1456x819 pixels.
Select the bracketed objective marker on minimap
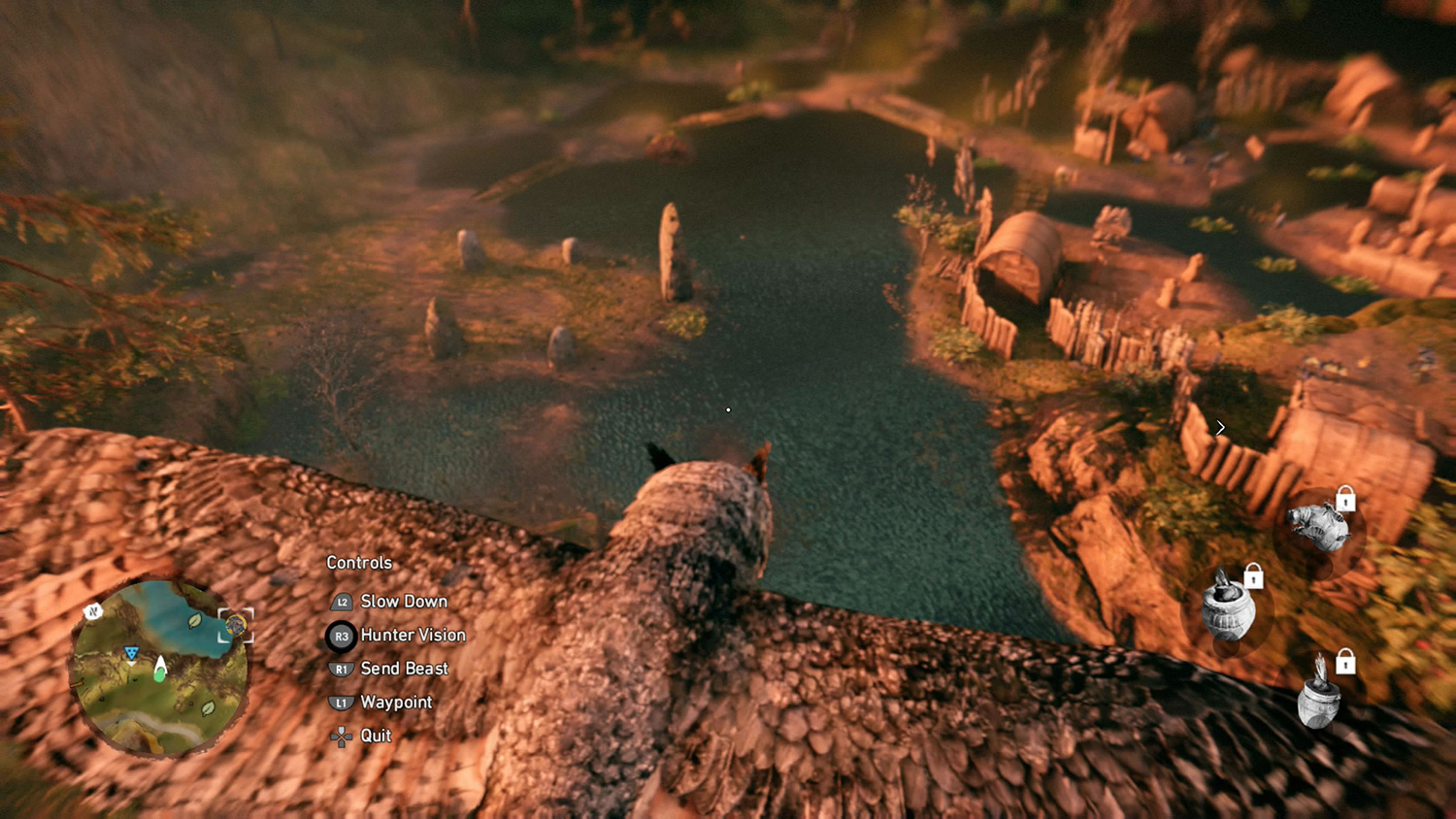pos(235,626)
